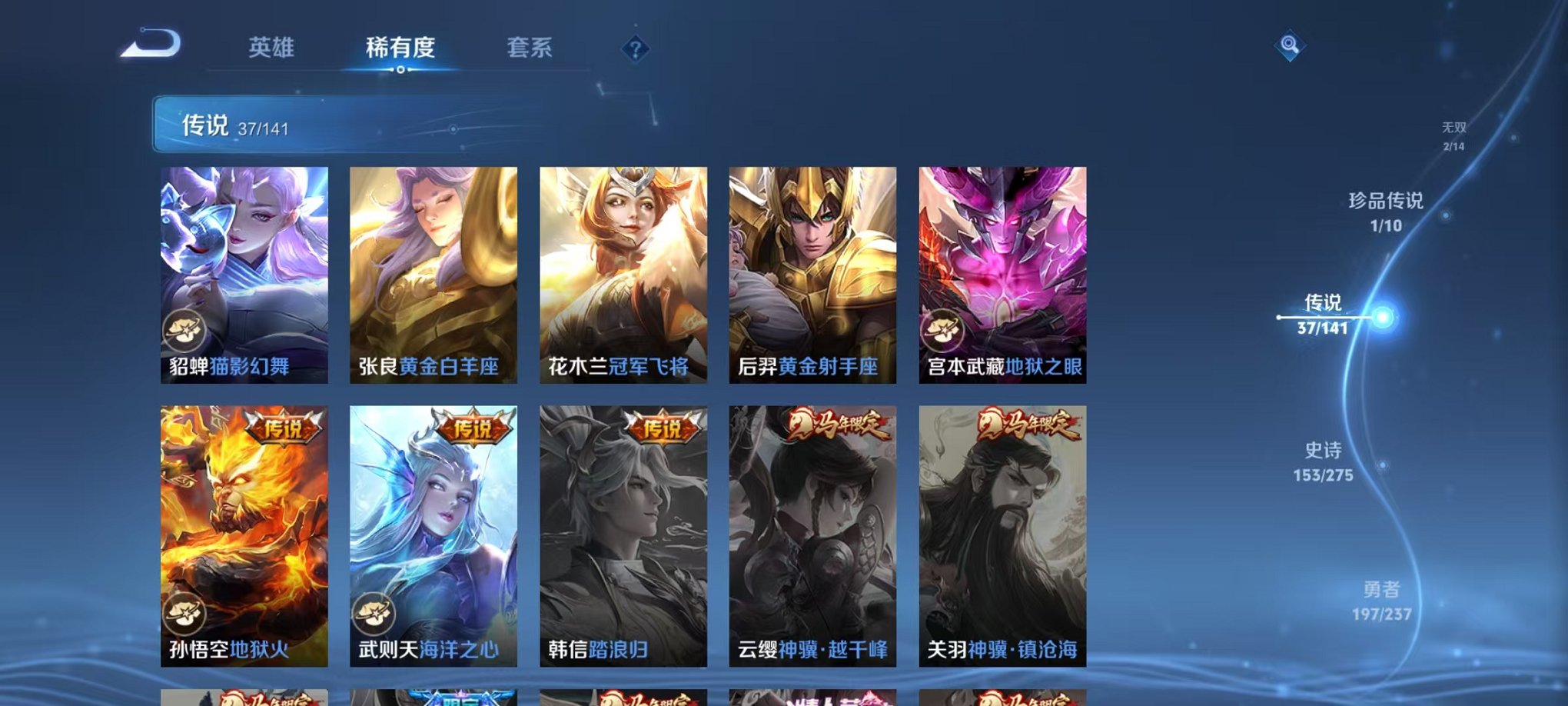This screenshot has width=1568, height=706.
Task: Switch to the 英雄 tab
Action: pos(271,46)
